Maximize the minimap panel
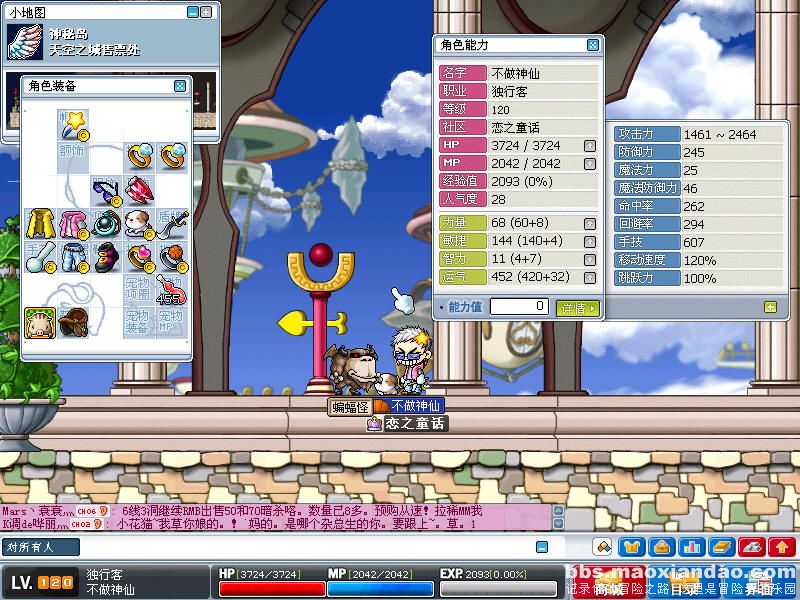The image size is (800, 600). tap(206, 12)
